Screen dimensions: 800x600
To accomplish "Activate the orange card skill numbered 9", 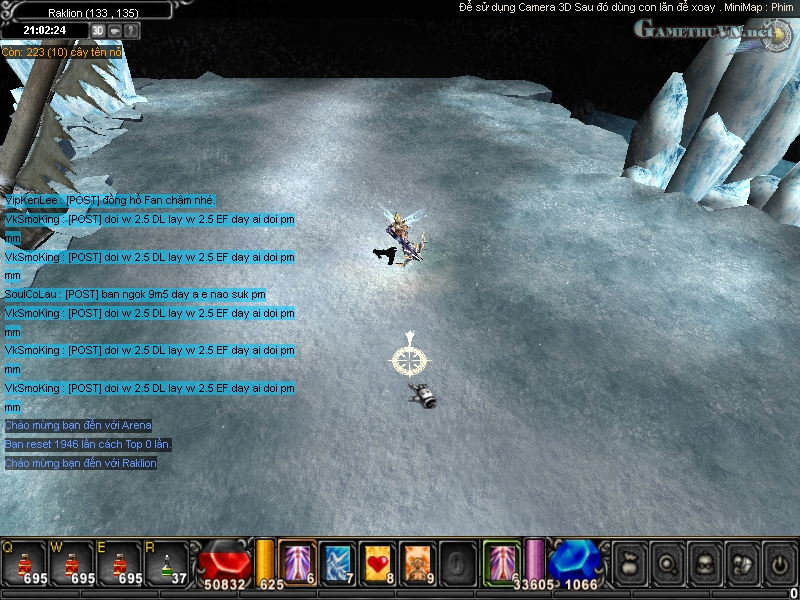I will [415, 560].
